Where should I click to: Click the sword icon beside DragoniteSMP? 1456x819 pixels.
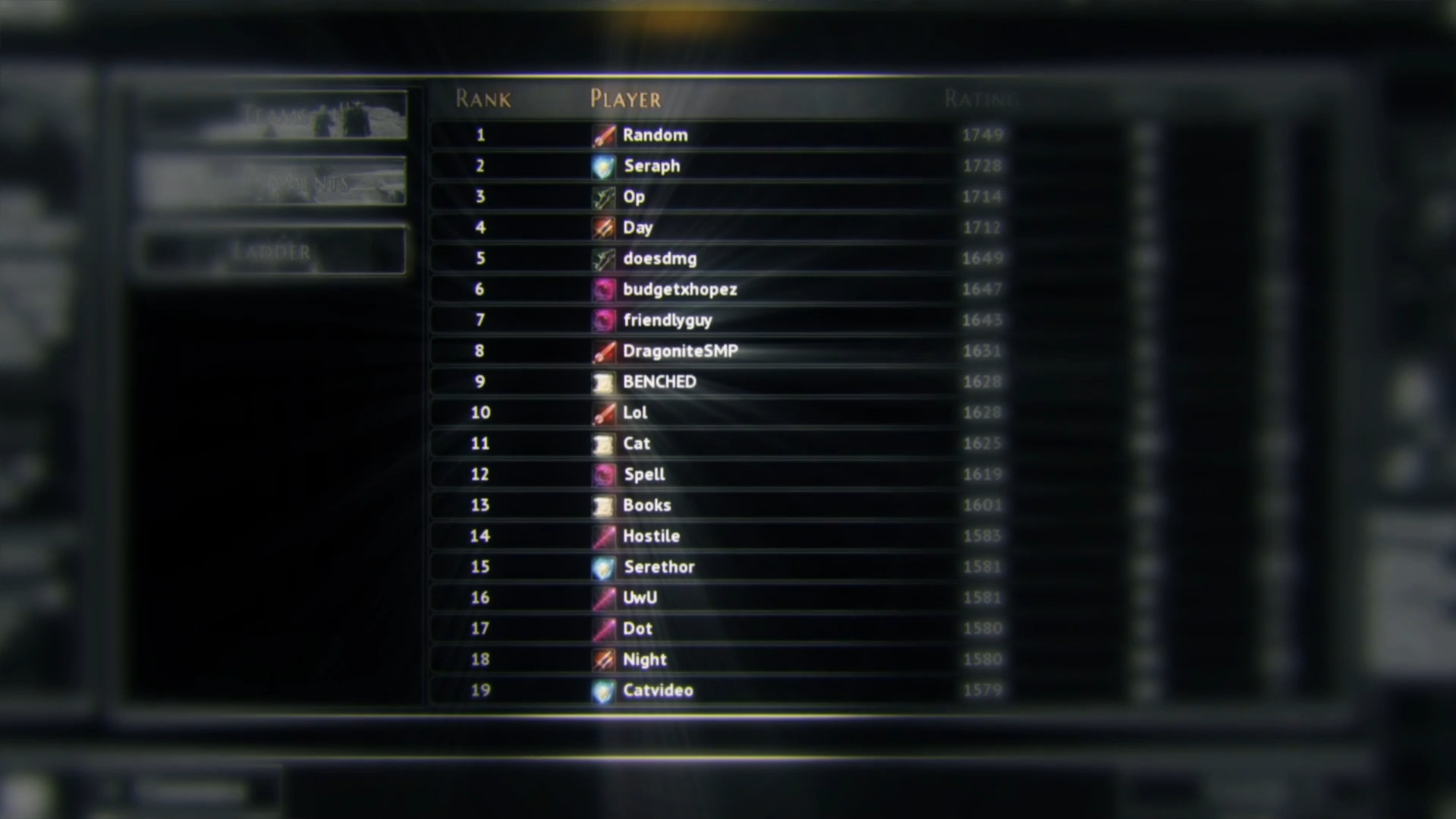tap(602, 351)
